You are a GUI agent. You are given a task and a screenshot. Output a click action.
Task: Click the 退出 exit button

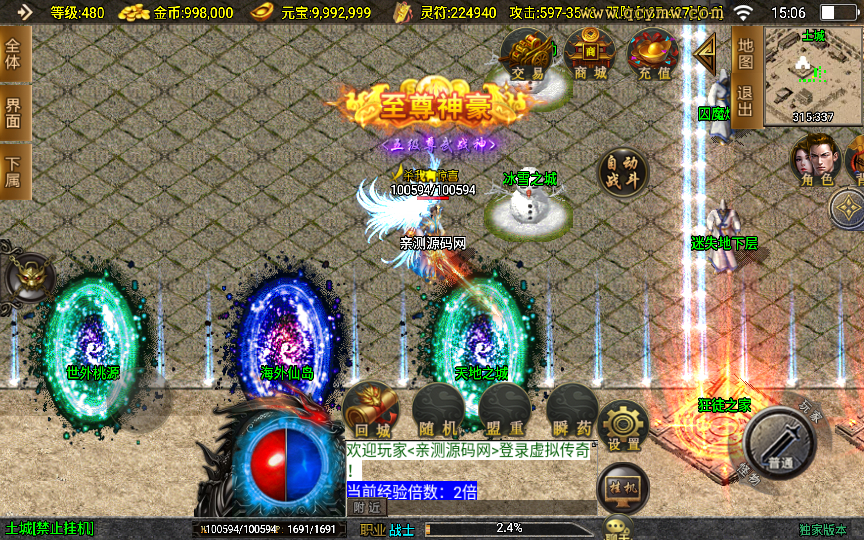745,101
